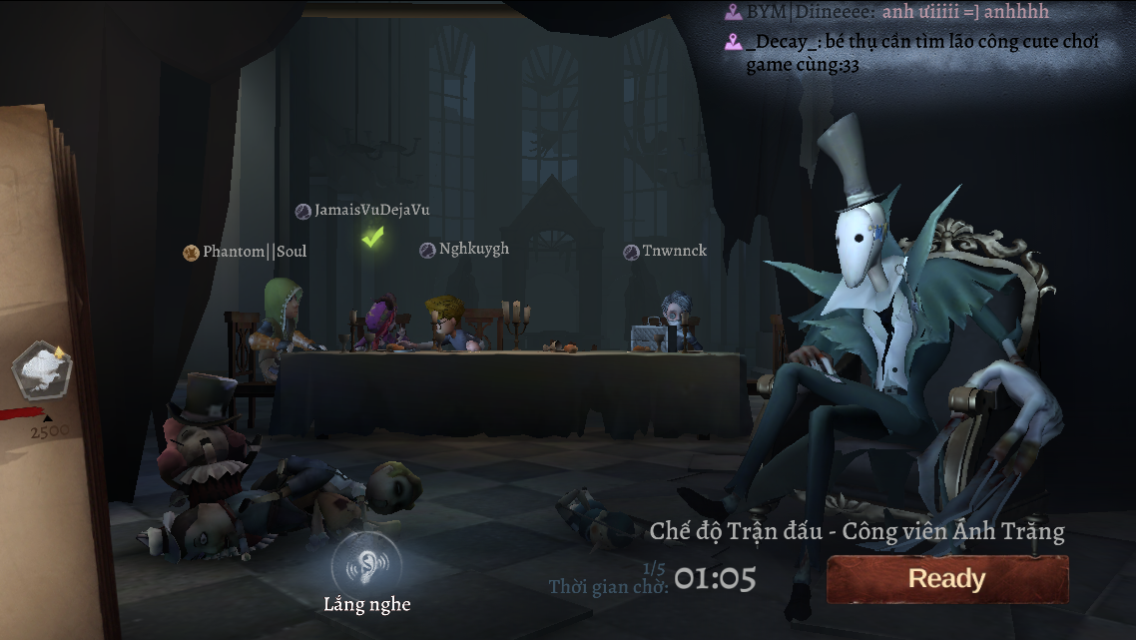Image resolution: width=1136 pixels, height=640 pixels.
Task: Select player JamaisVuDejaVu's name tag
Action: click(x=363, y=211)
